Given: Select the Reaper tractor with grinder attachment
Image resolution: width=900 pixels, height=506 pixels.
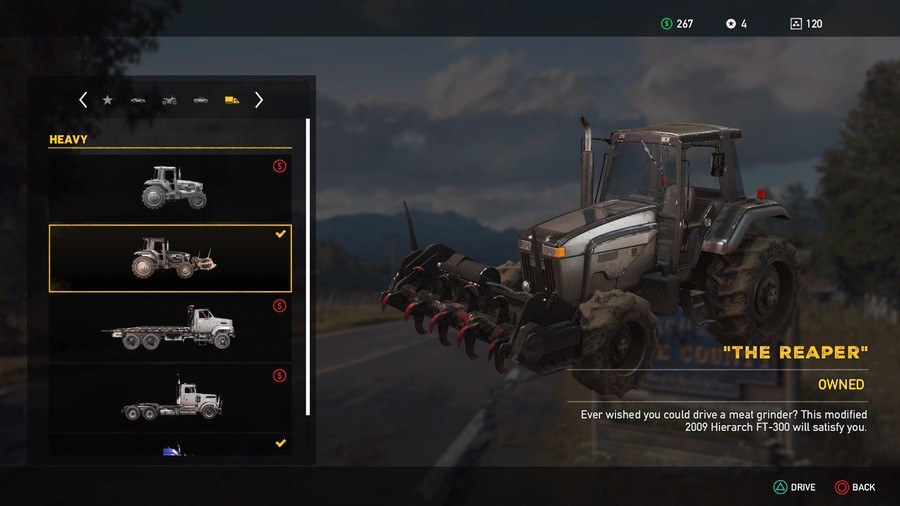Looking at the screenshot, I should (x=170, y=258).
